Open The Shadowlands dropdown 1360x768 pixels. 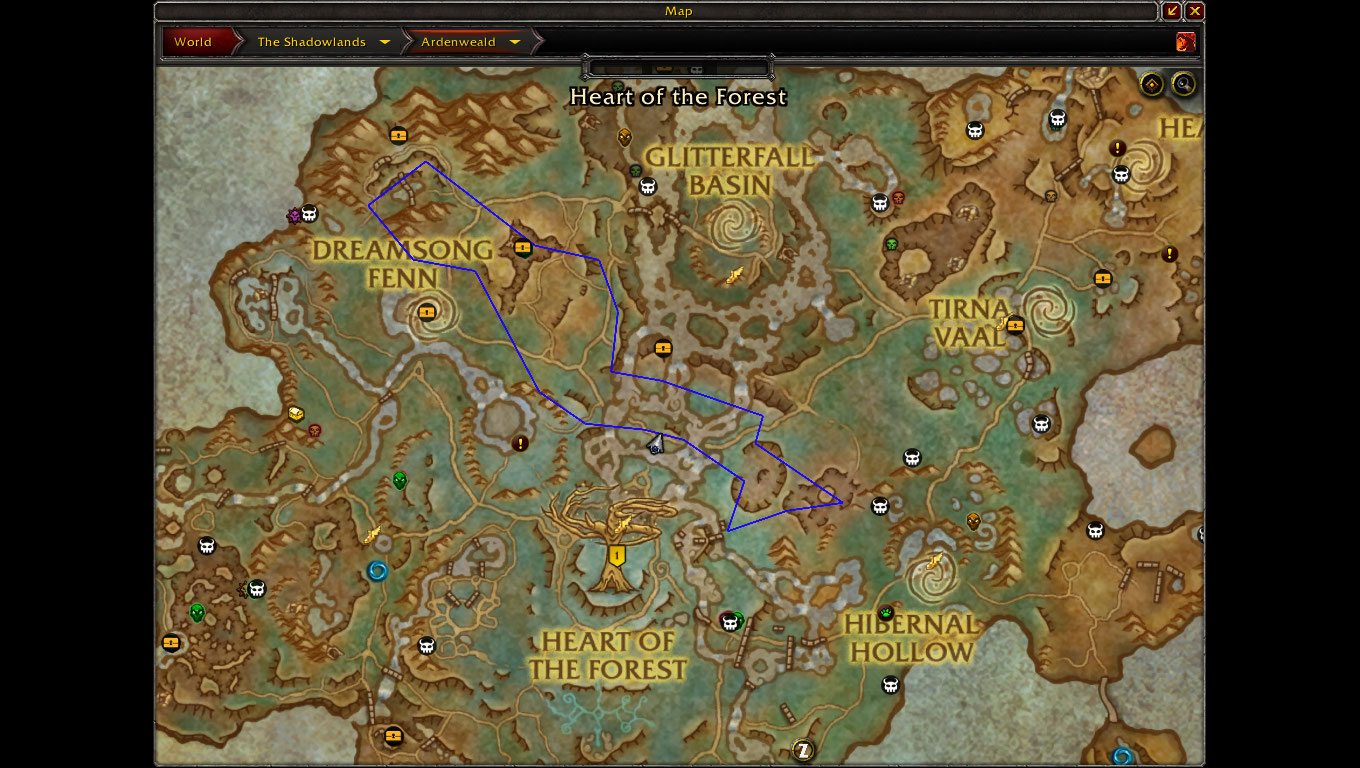point(323,42)
